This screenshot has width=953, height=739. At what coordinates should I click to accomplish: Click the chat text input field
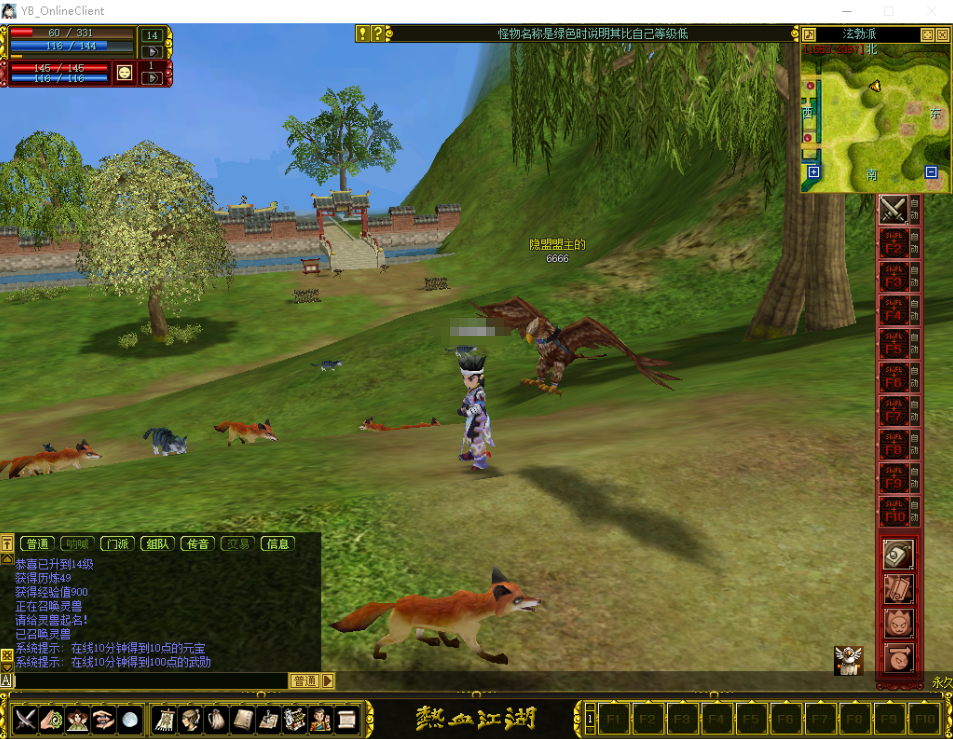(150, 681)
